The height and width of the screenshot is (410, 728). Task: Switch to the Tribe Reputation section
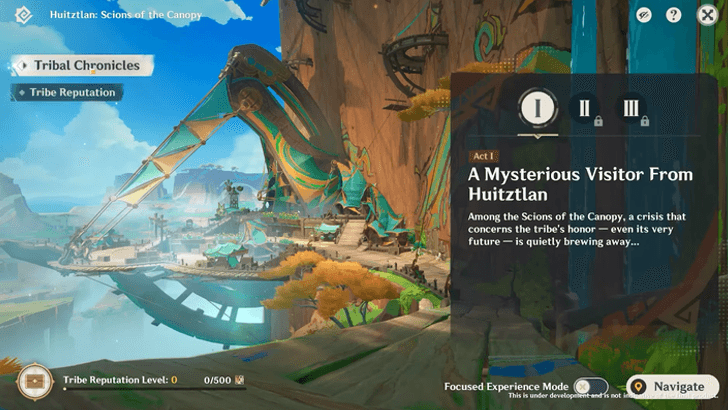(x=70, y=92)
